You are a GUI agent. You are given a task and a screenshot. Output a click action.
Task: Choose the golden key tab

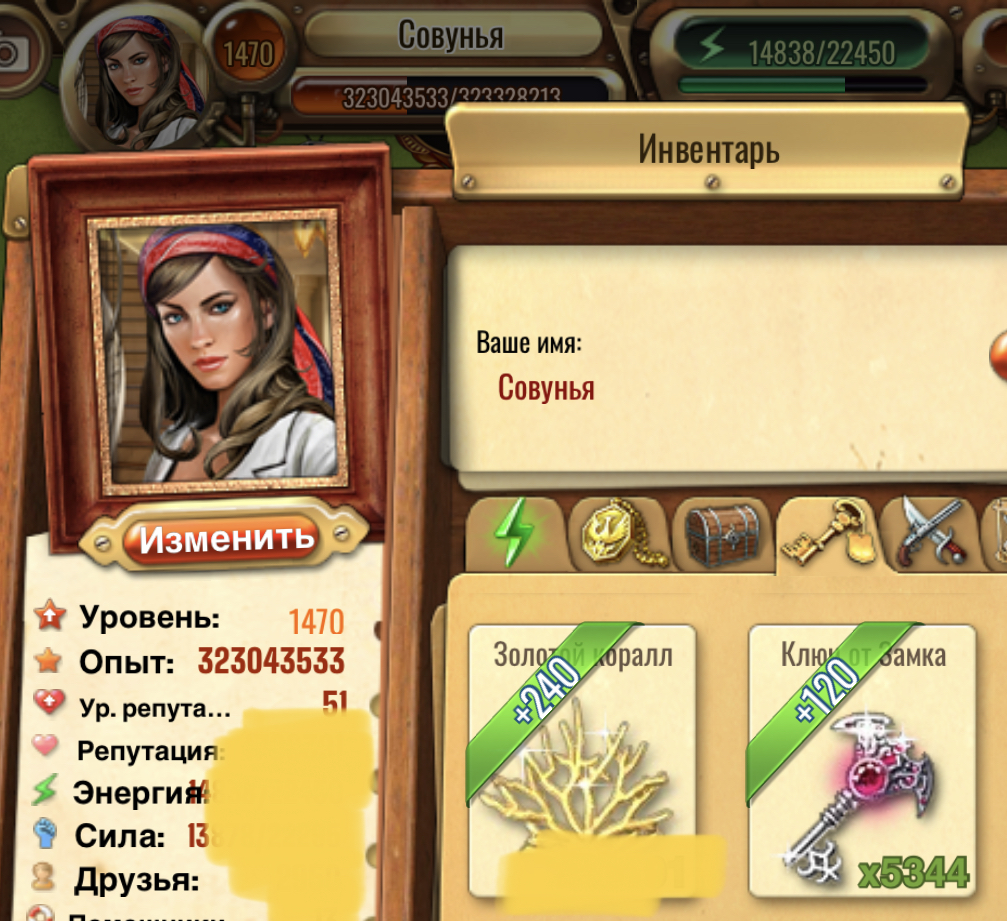(828, 535)
